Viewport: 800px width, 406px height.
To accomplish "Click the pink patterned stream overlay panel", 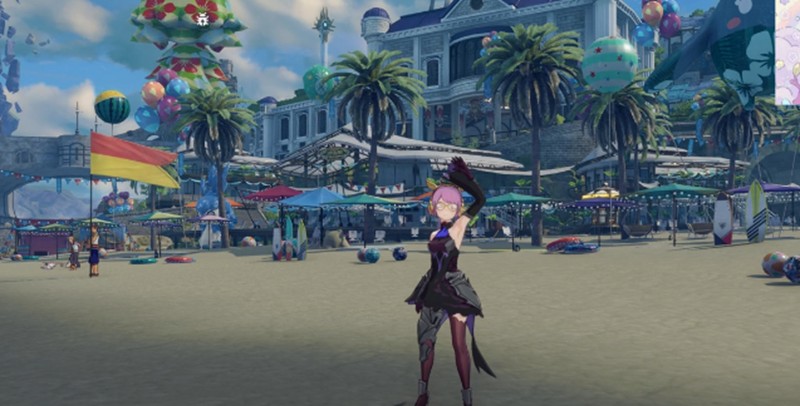I will pyautogui.click(x=787, y=52).
